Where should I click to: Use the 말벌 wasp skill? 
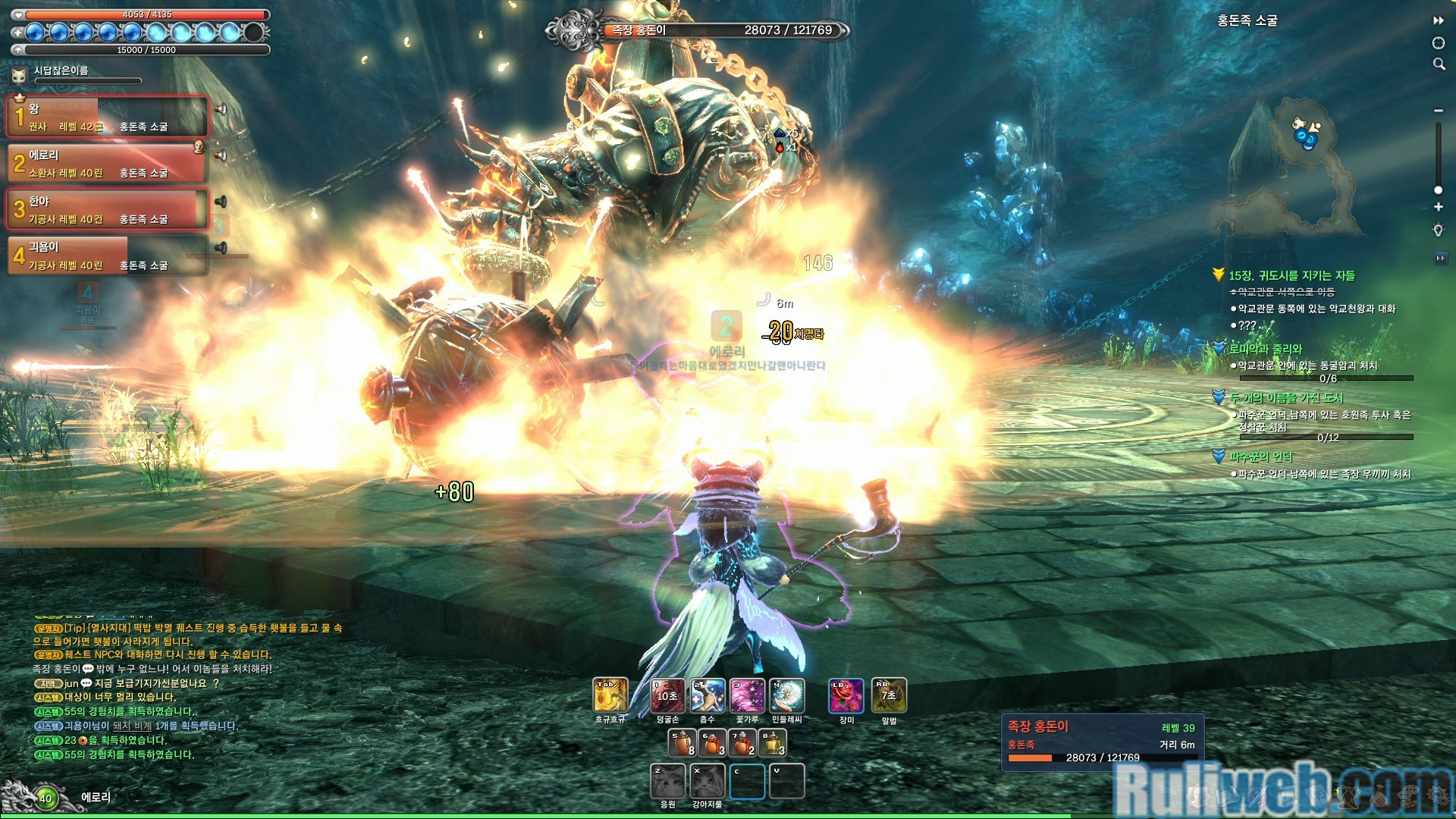pos(889,695)
